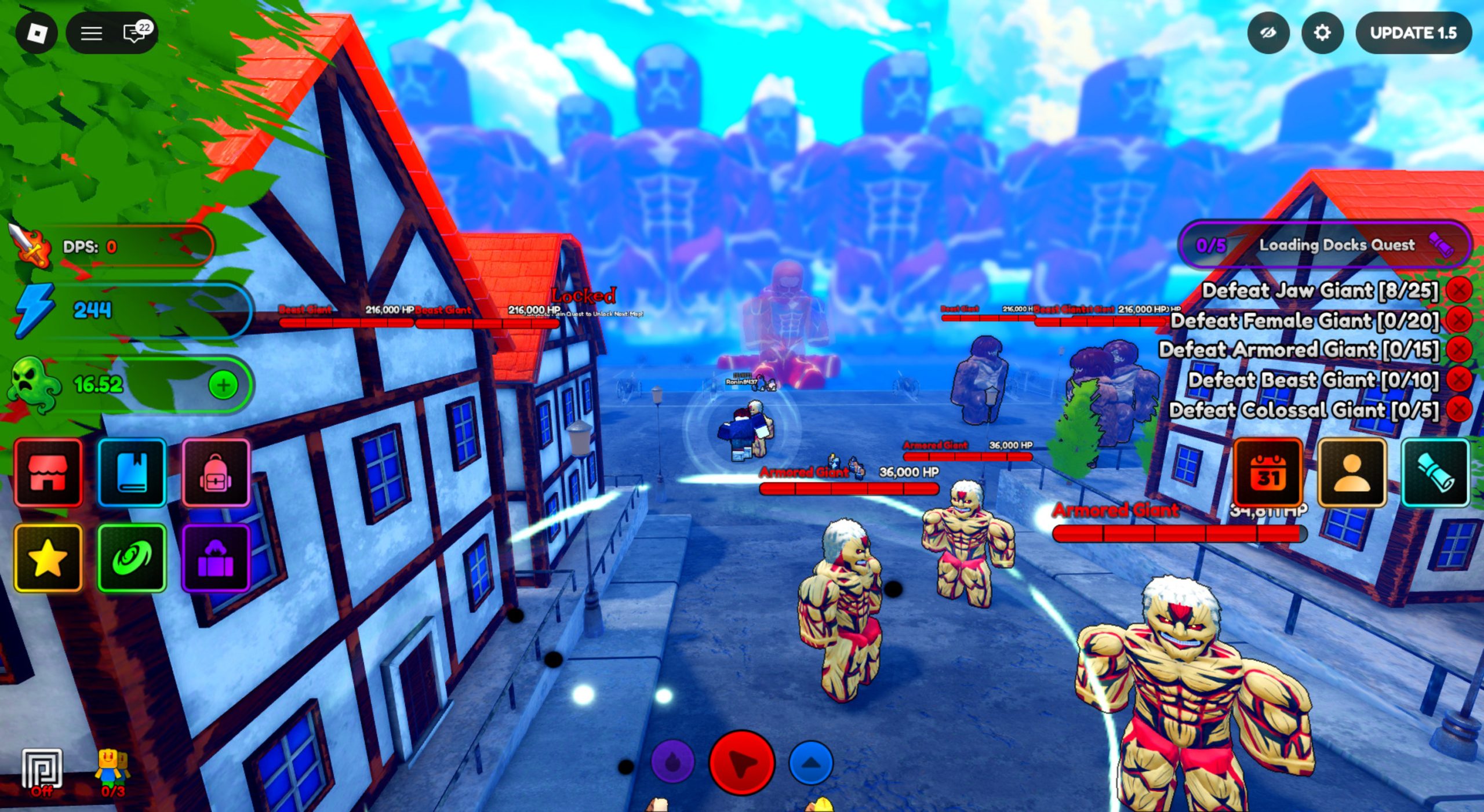Viewport: 1484px width, 812px height.
Task: Add more green ghost currency
Action: point(223,385)
